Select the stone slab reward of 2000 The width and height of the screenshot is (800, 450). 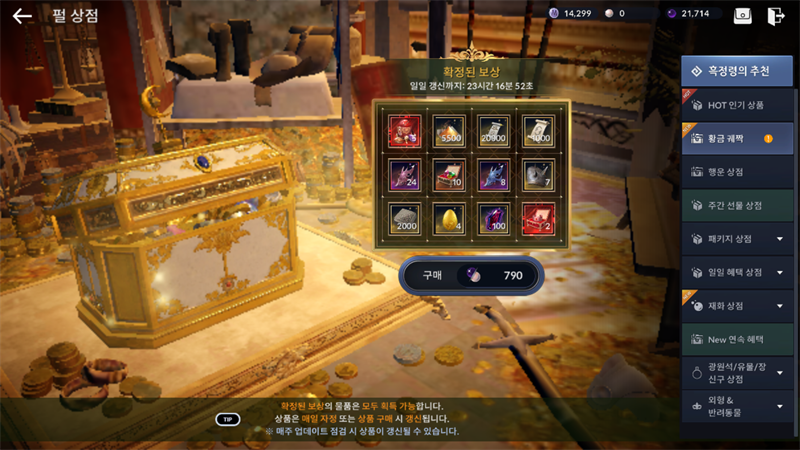point(404,218)
